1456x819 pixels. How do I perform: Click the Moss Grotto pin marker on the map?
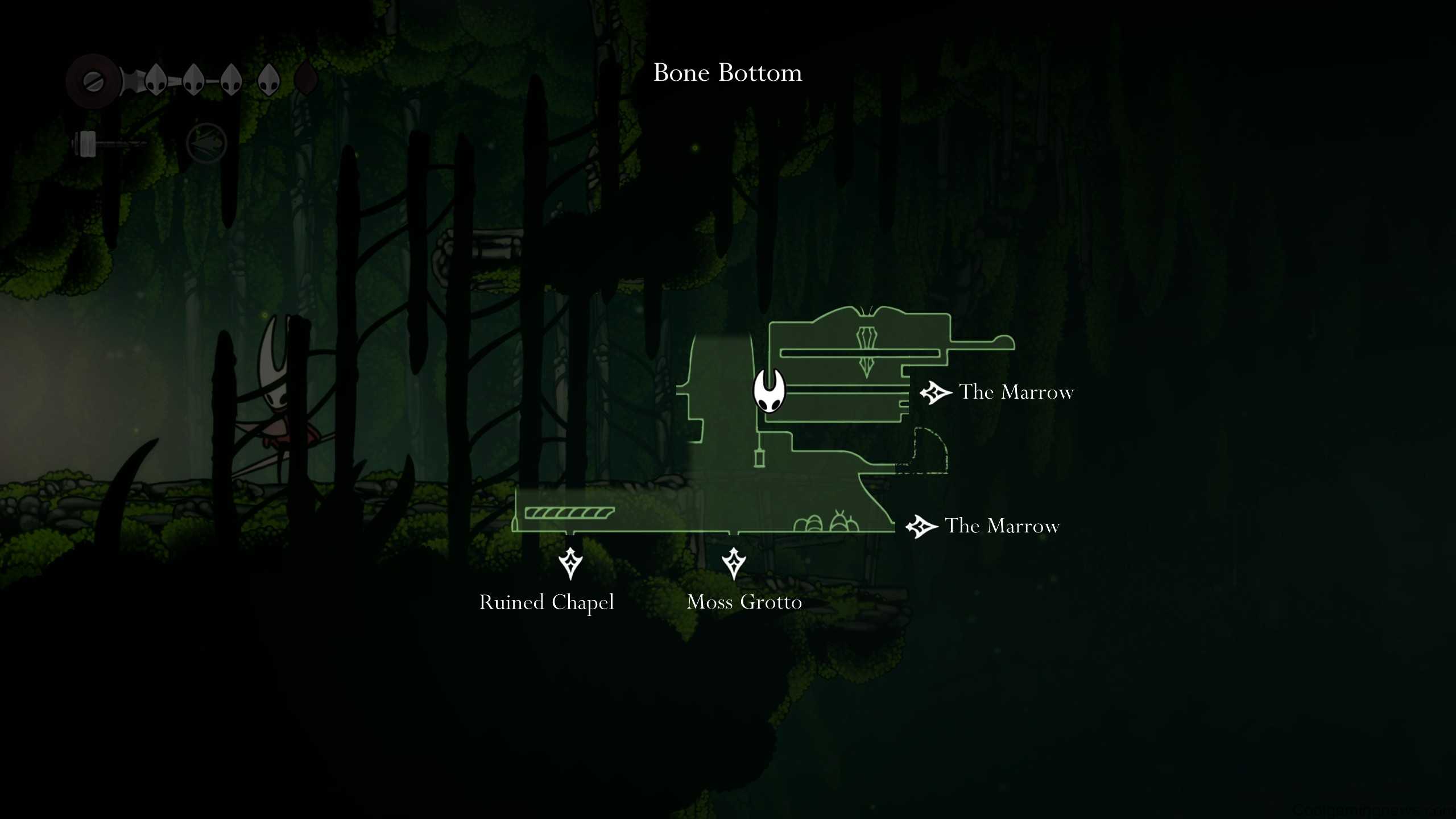point(735,562)
